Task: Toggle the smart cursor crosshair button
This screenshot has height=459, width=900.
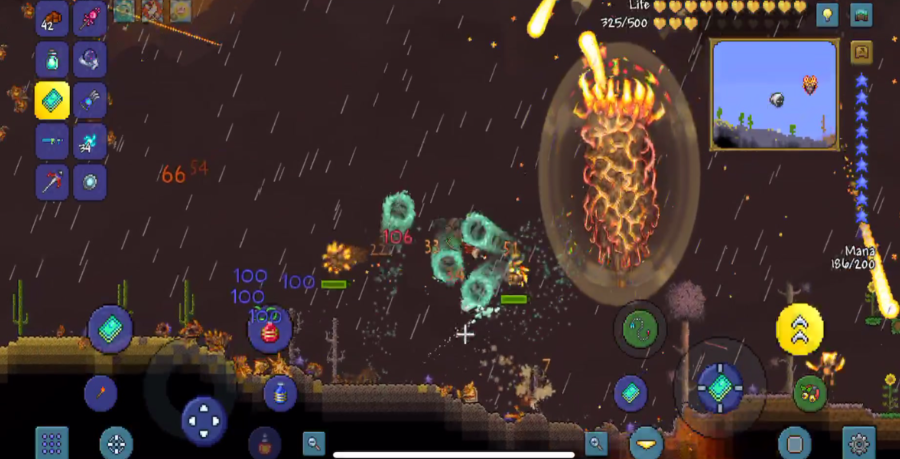Action: pos(116,443)
